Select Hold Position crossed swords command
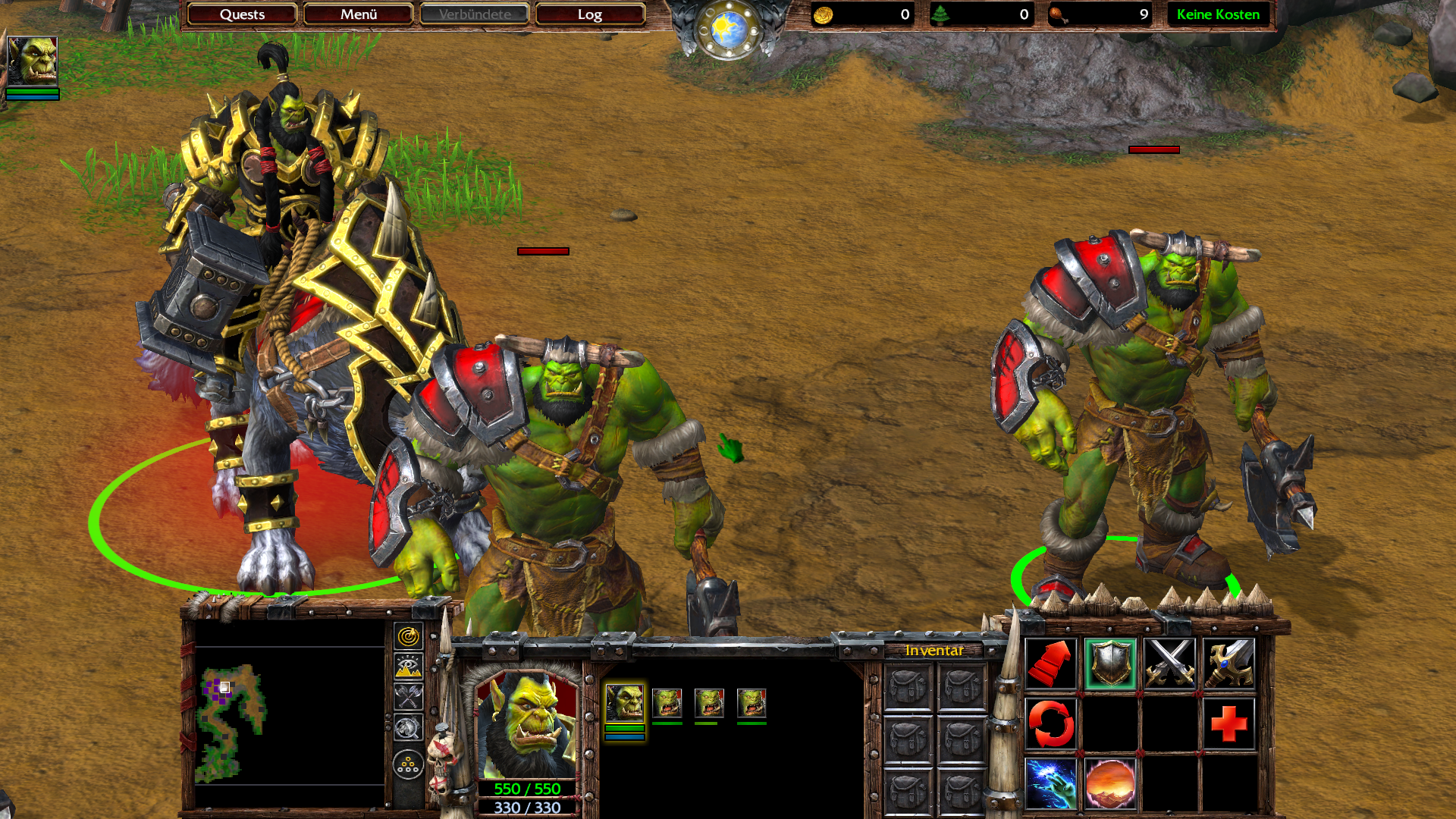Viewport: 1456px width, 819px height. 1169,664
